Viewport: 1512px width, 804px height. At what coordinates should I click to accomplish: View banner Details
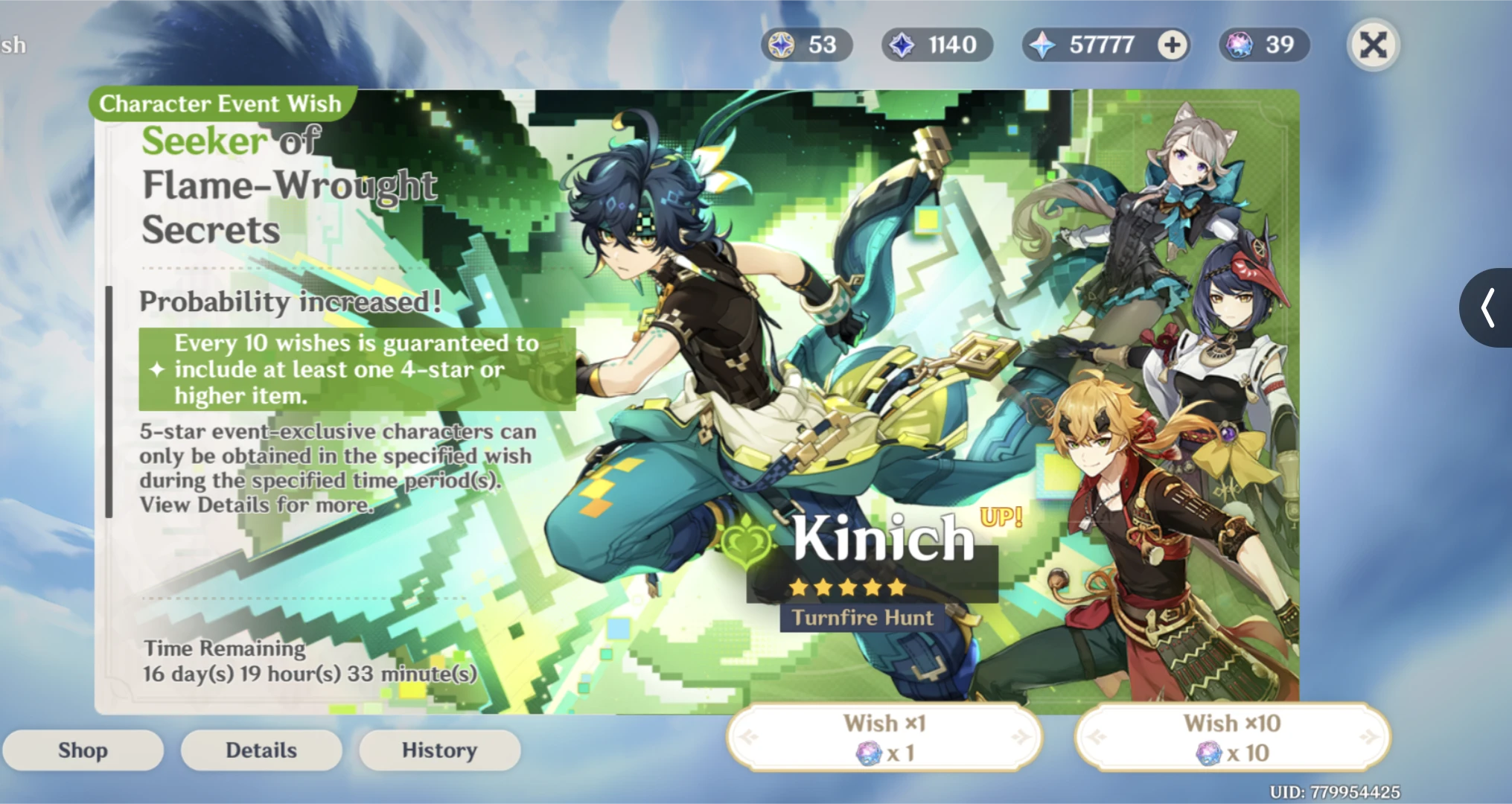(x=261, y=750)
